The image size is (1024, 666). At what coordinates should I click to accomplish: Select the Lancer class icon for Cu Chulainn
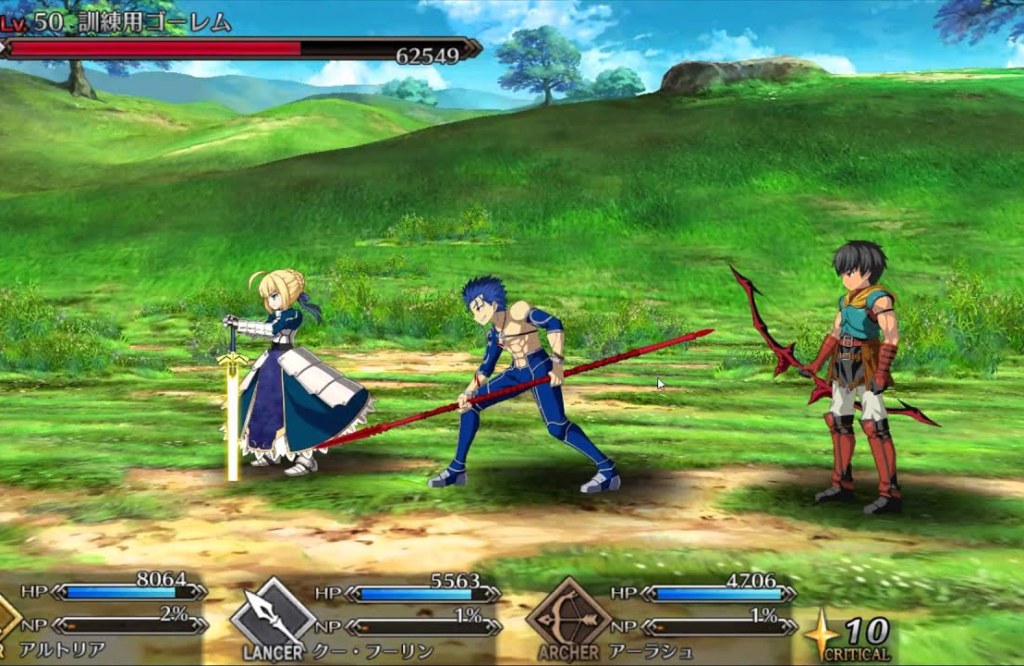273,615
